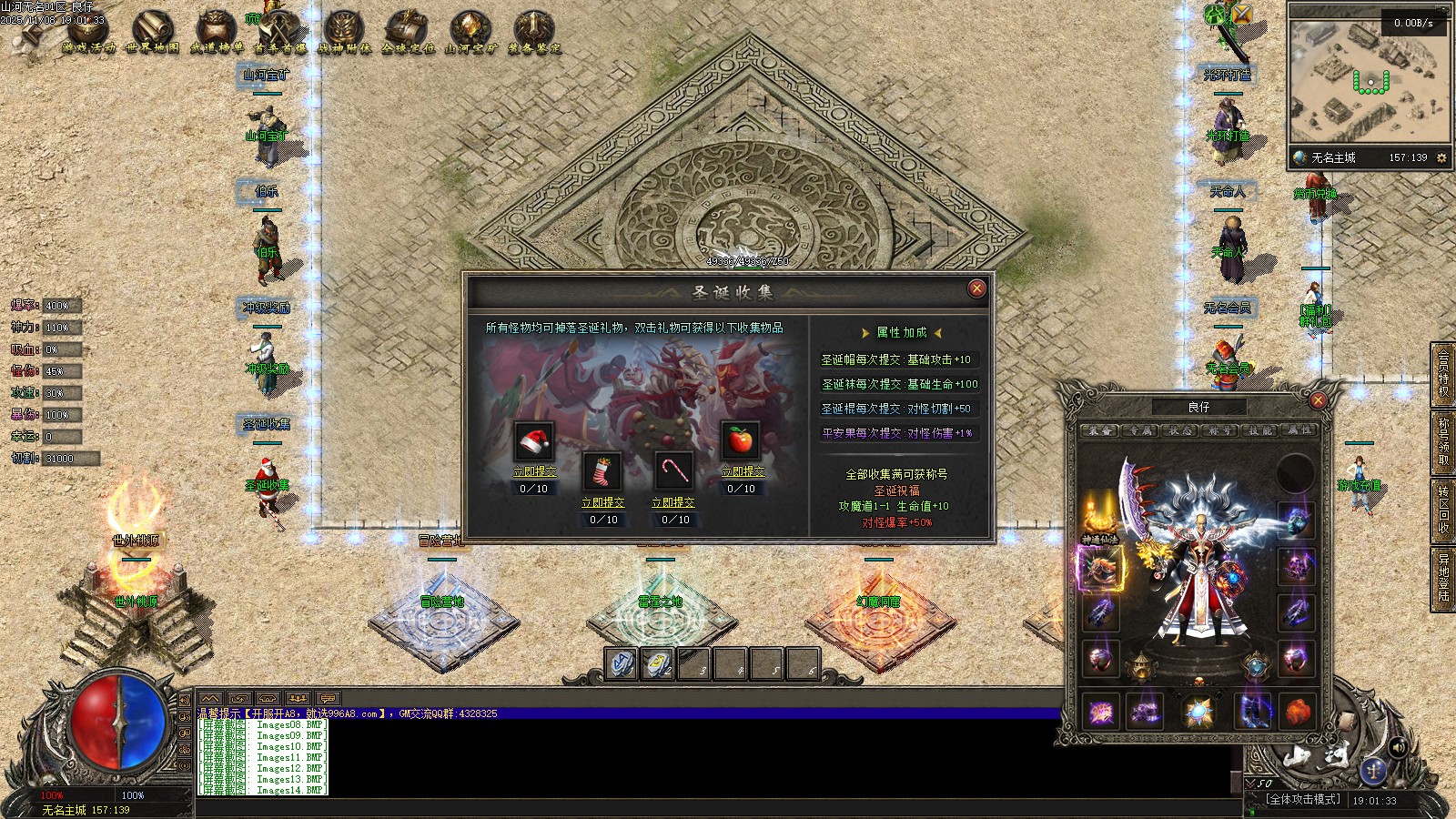
Task: Open the 属性 attributes tab
Action: [1299, 430]
